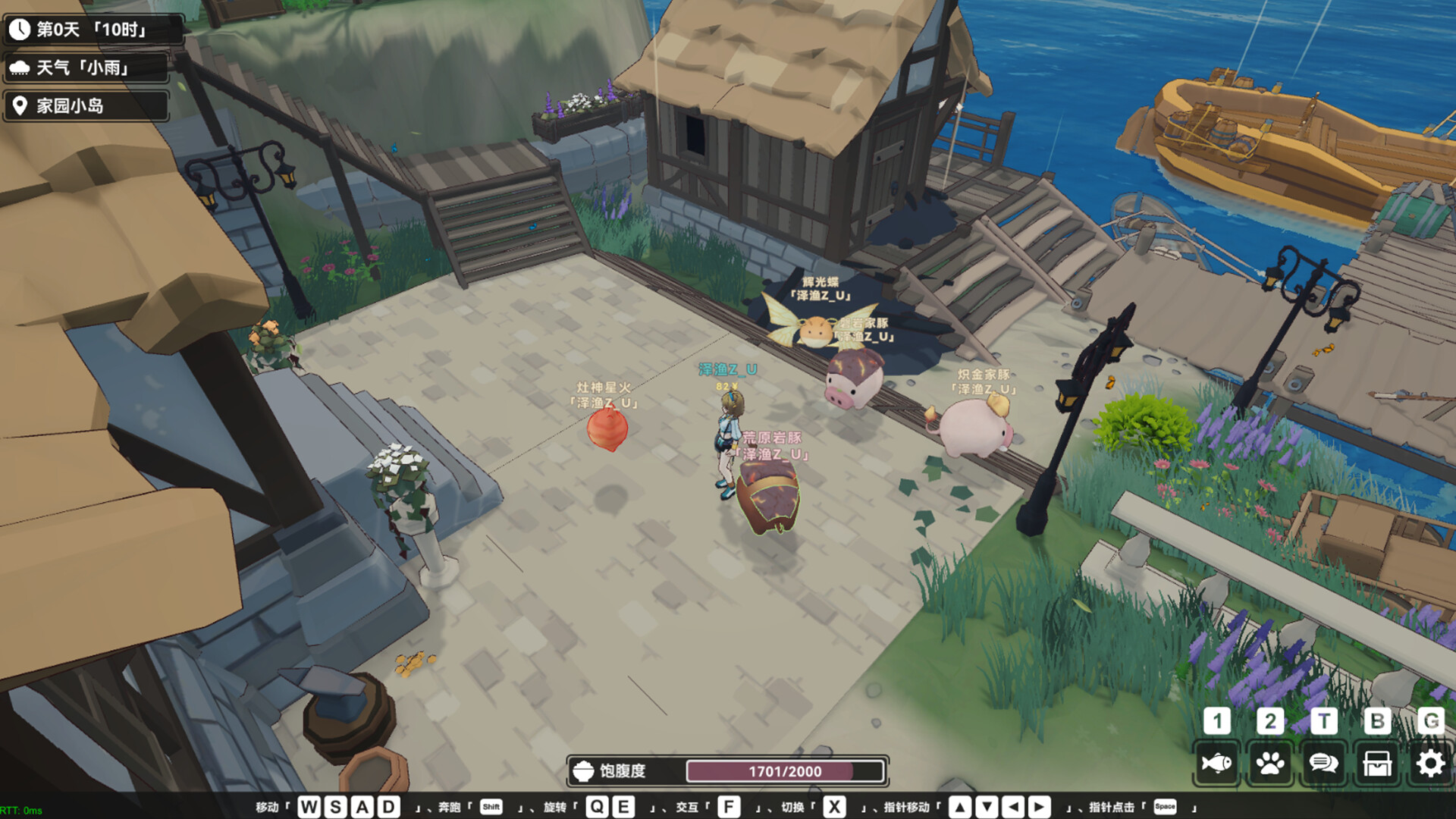This screenshot has height=819, width=1456.
Task: Click the clock icon showing 第0天
Action: pos(21,30)
